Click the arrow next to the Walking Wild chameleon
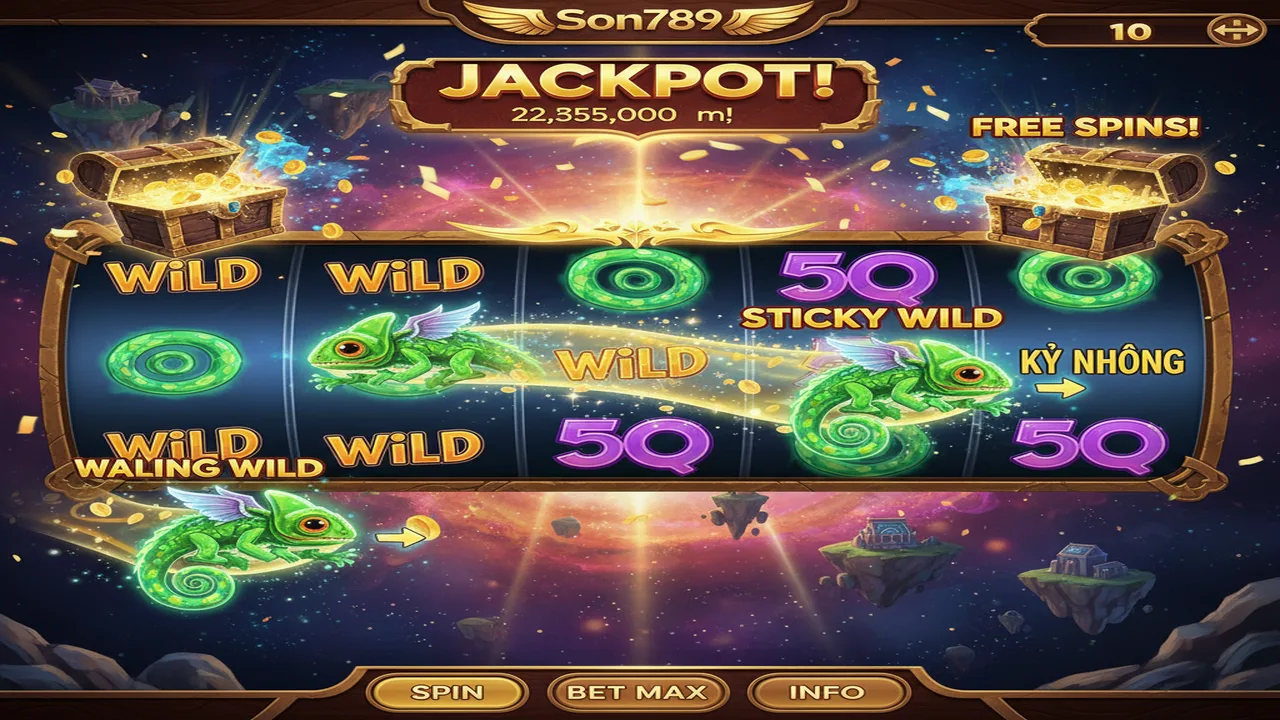This screenshot has width=1280, height=720. pos(400,538)
